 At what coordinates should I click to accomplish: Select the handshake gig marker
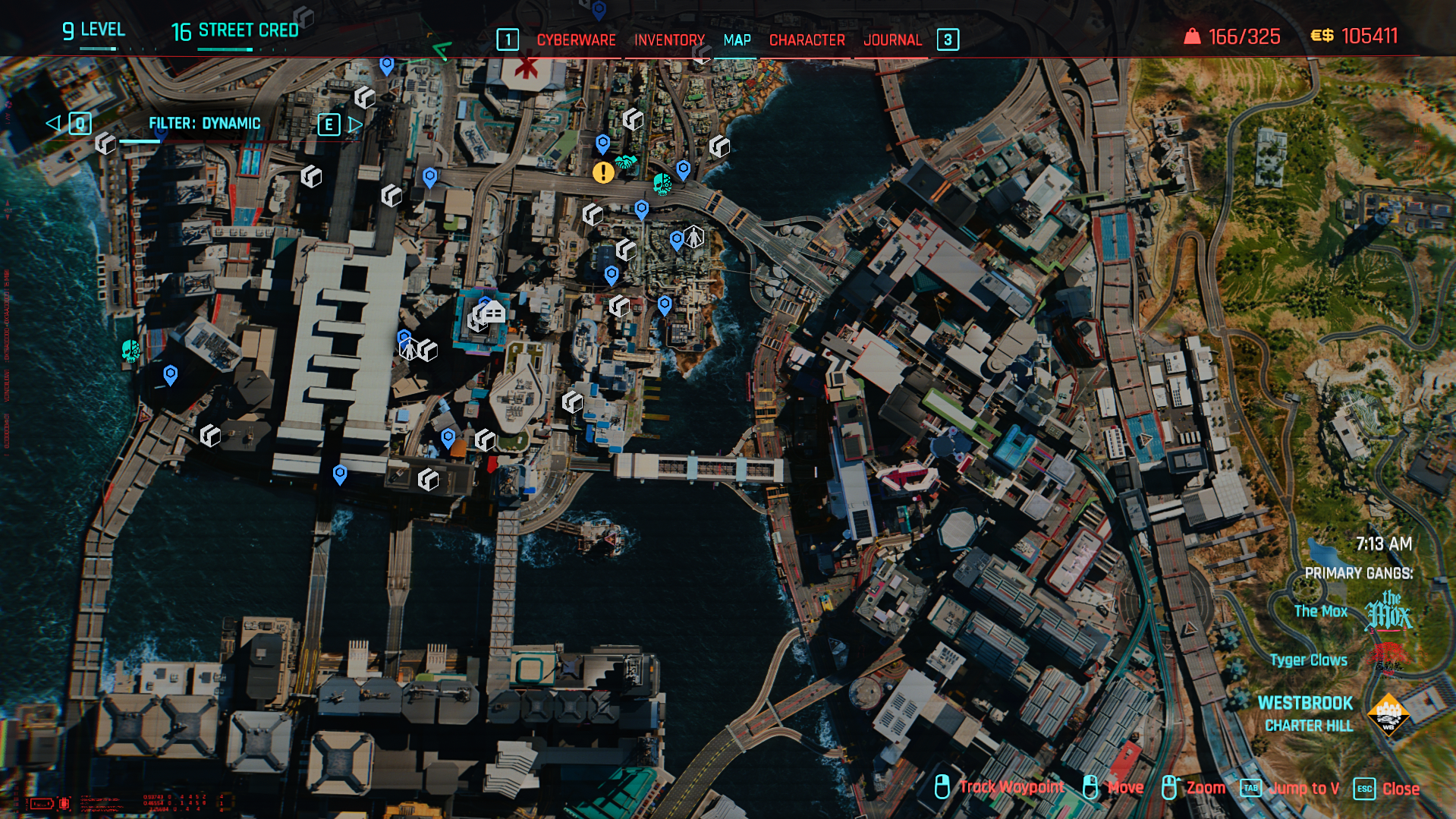coord(626,162)
